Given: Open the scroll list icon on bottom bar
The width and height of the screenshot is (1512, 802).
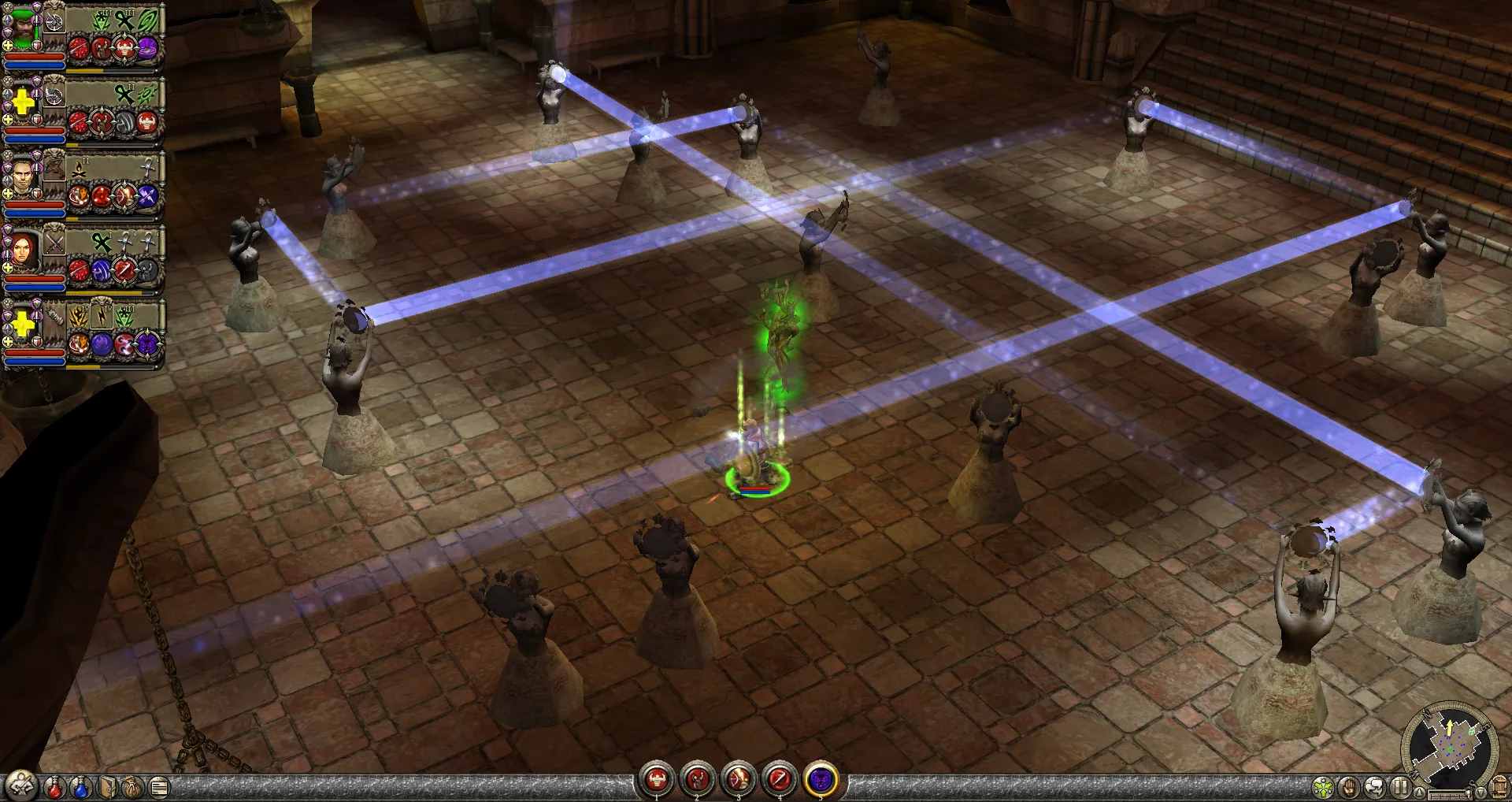Looking at the screenshot, I should tap(159, 787).
